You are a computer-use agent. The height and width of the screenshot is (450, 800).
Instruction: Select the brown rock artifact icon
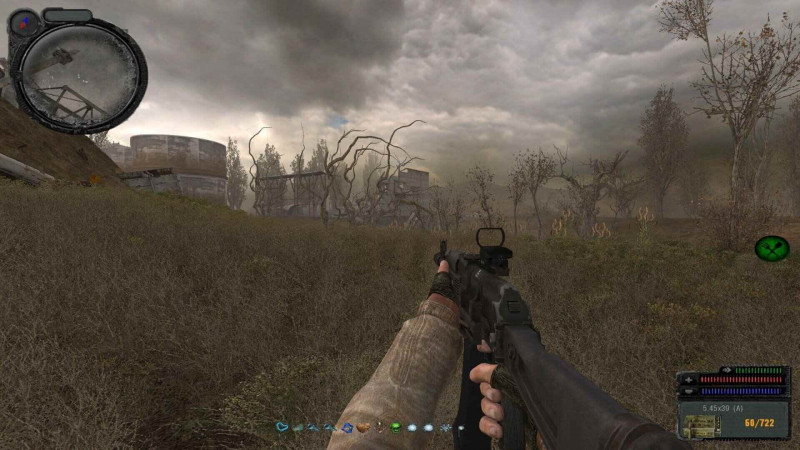[363, 428]
